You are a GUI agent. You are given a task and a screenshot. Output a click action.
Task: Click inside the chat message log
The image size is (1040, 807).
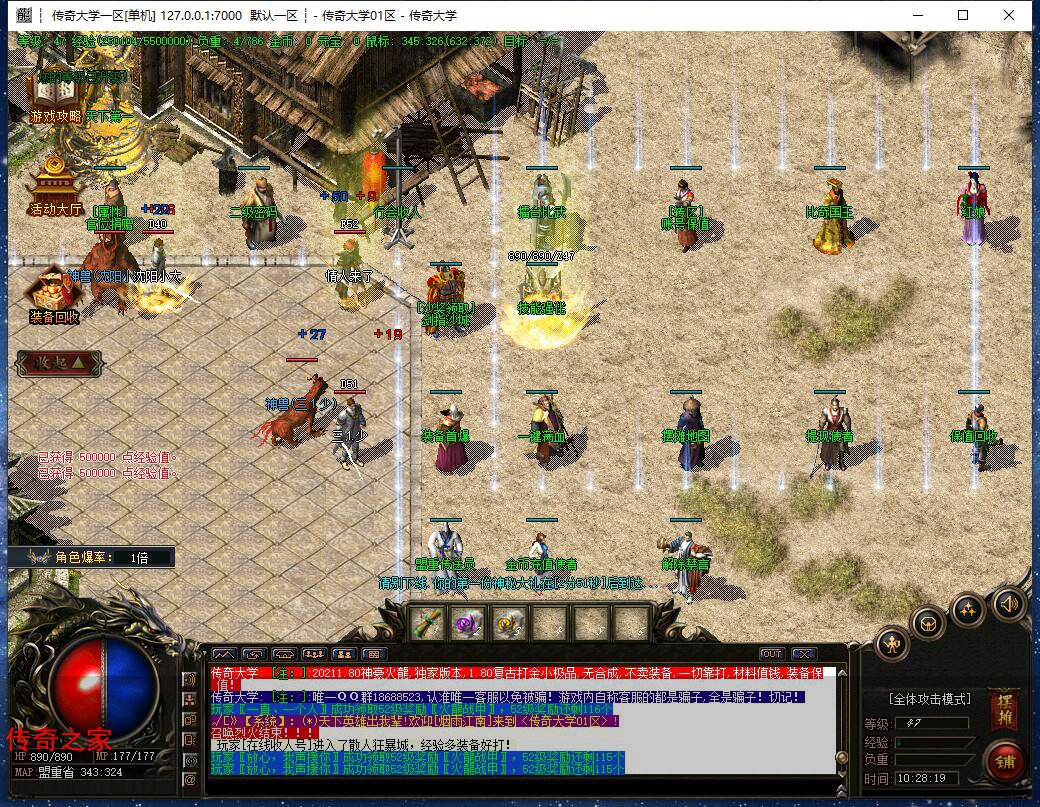click(x=520, y=718)
